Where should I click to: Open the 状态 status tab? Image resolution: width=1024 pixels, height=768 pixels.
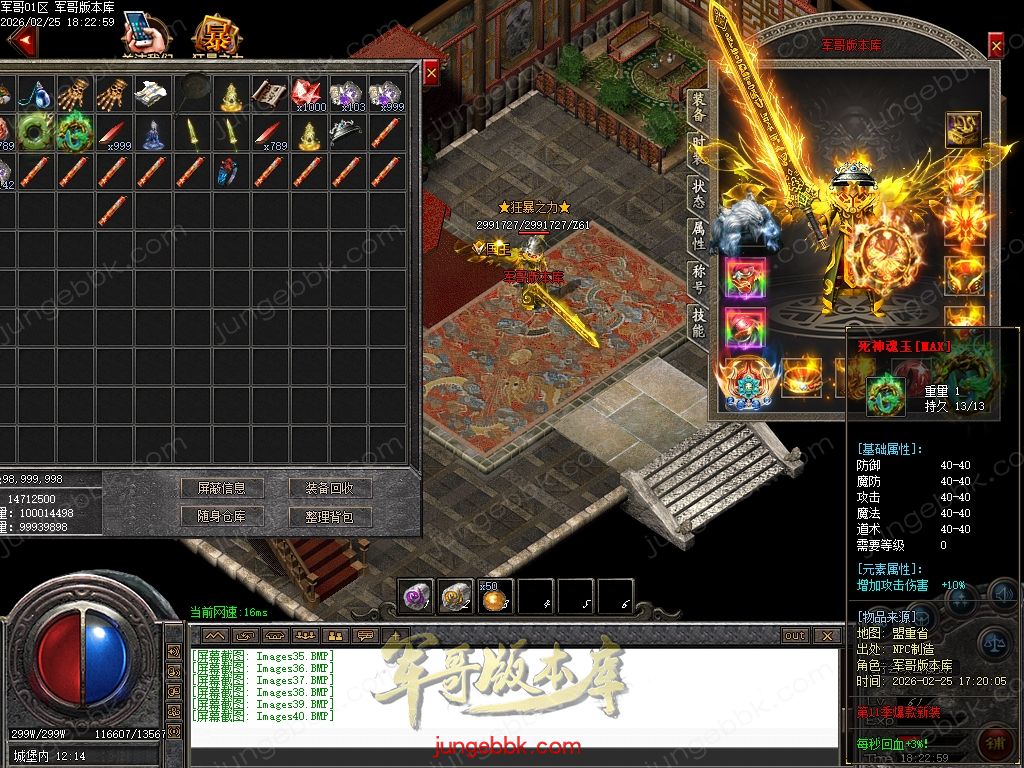click(698, 193)
